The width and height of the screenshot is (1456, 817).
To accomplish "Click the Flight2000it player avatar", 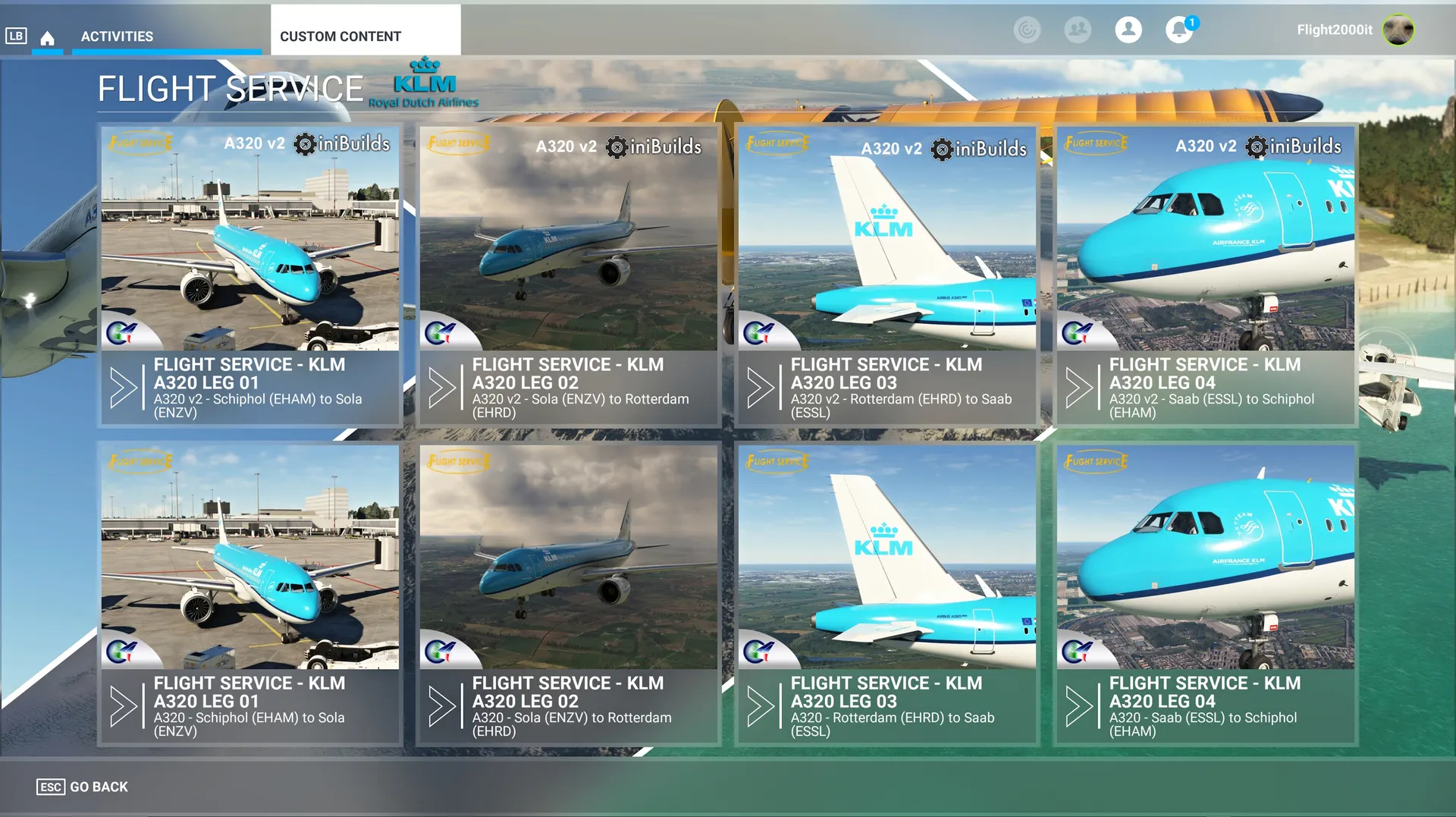I will coord(1398,30).
